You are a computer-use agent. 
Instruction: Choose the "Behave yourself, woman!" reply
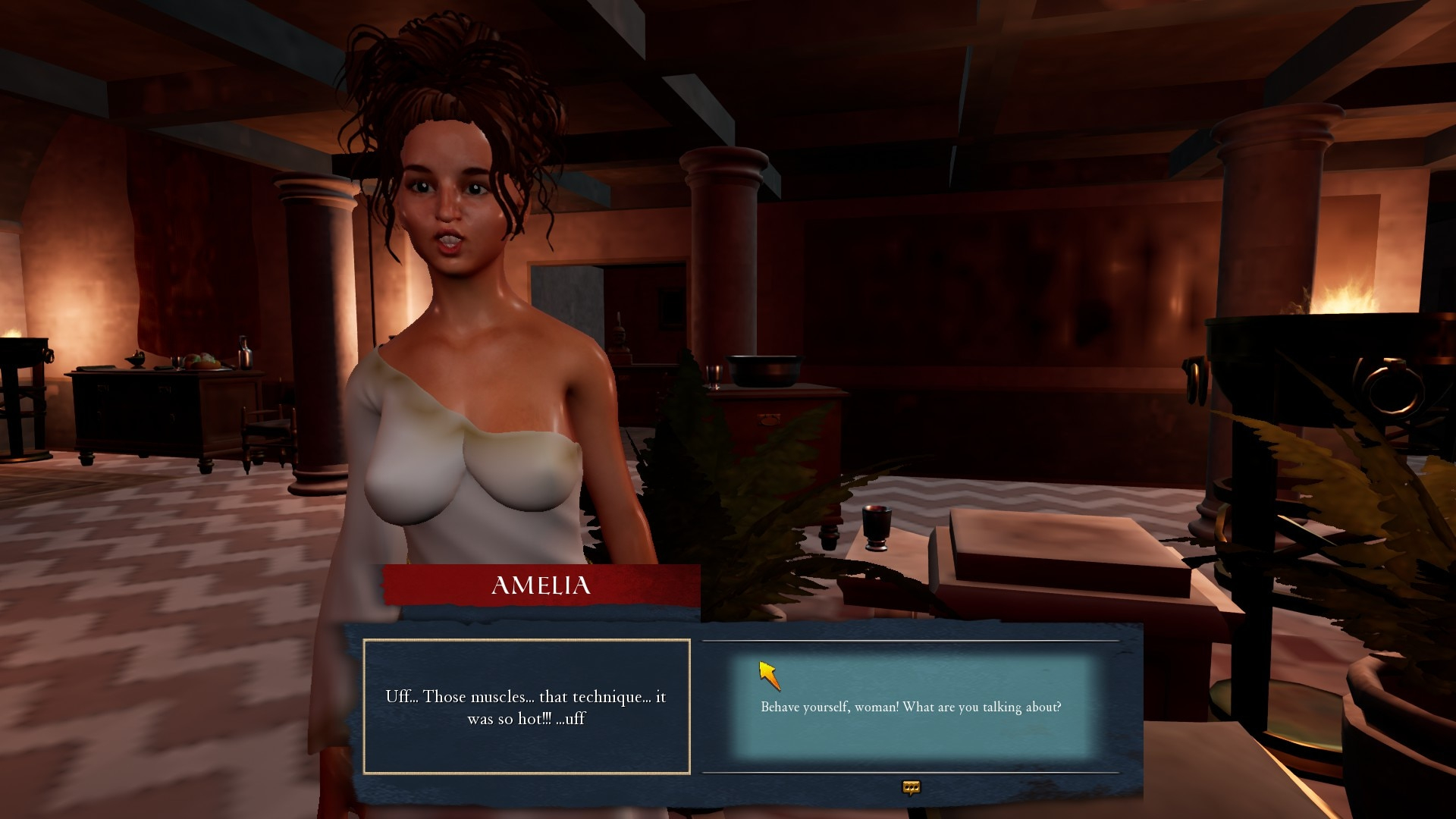pyautogui.click(x=911, y=707)
